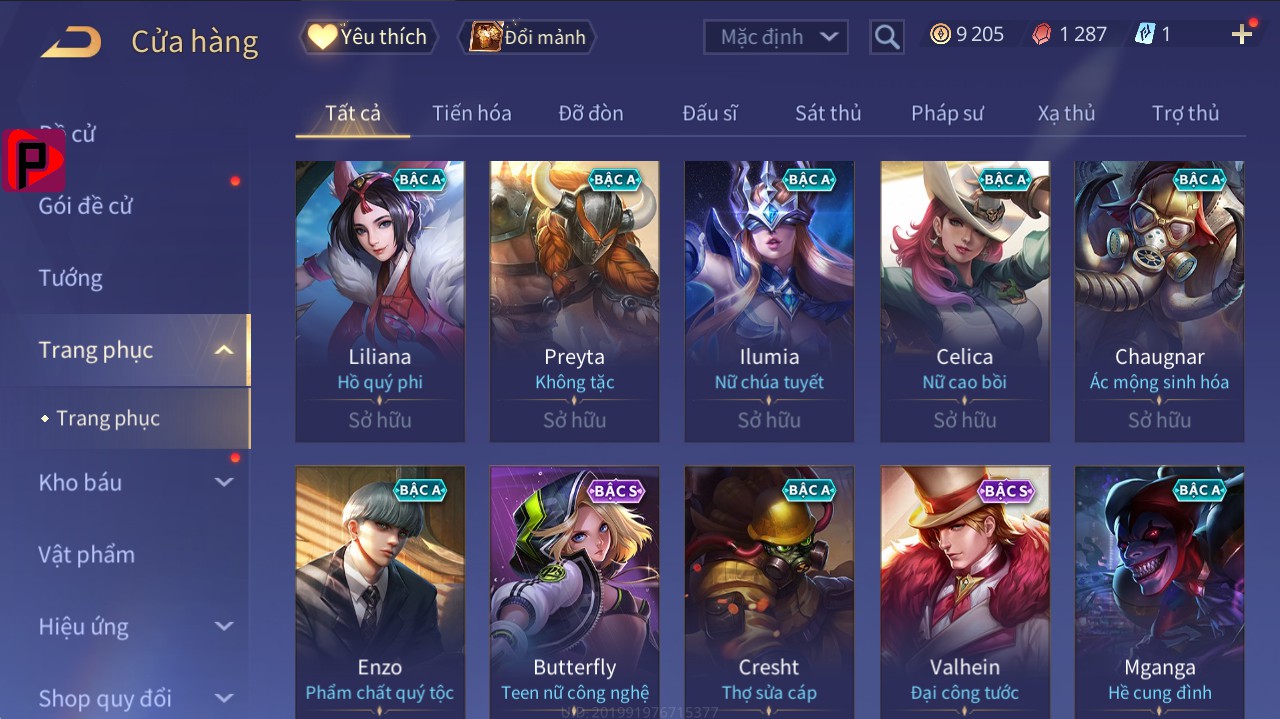The height and width of the screenshot is (719, 1280).
Task: Open the Đổi mảnh exchange
Action: coord(528,37)
